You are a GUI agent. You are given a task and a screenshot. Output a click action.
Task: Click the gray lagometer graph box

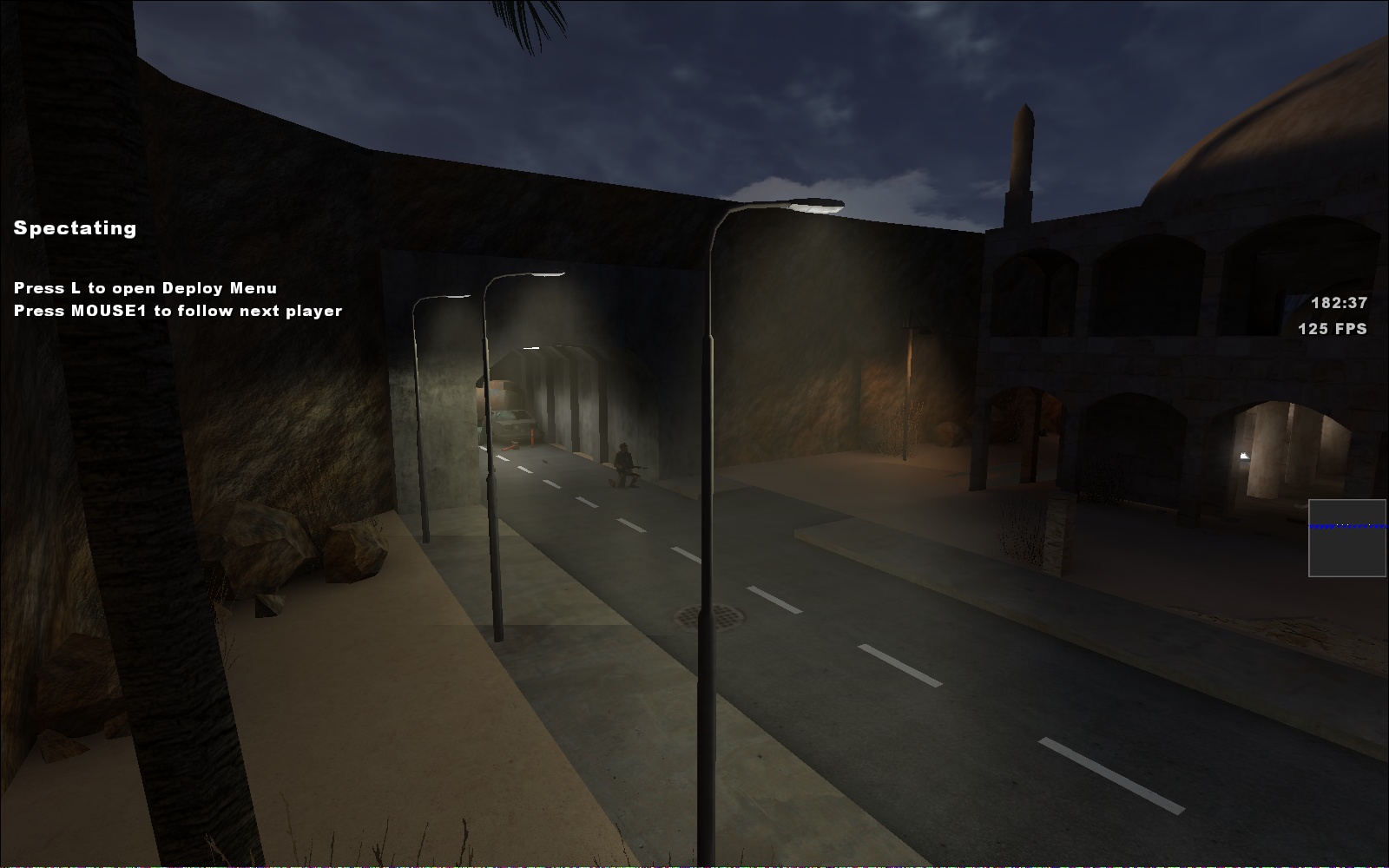pyautogui.click(x=1347, y=538)
